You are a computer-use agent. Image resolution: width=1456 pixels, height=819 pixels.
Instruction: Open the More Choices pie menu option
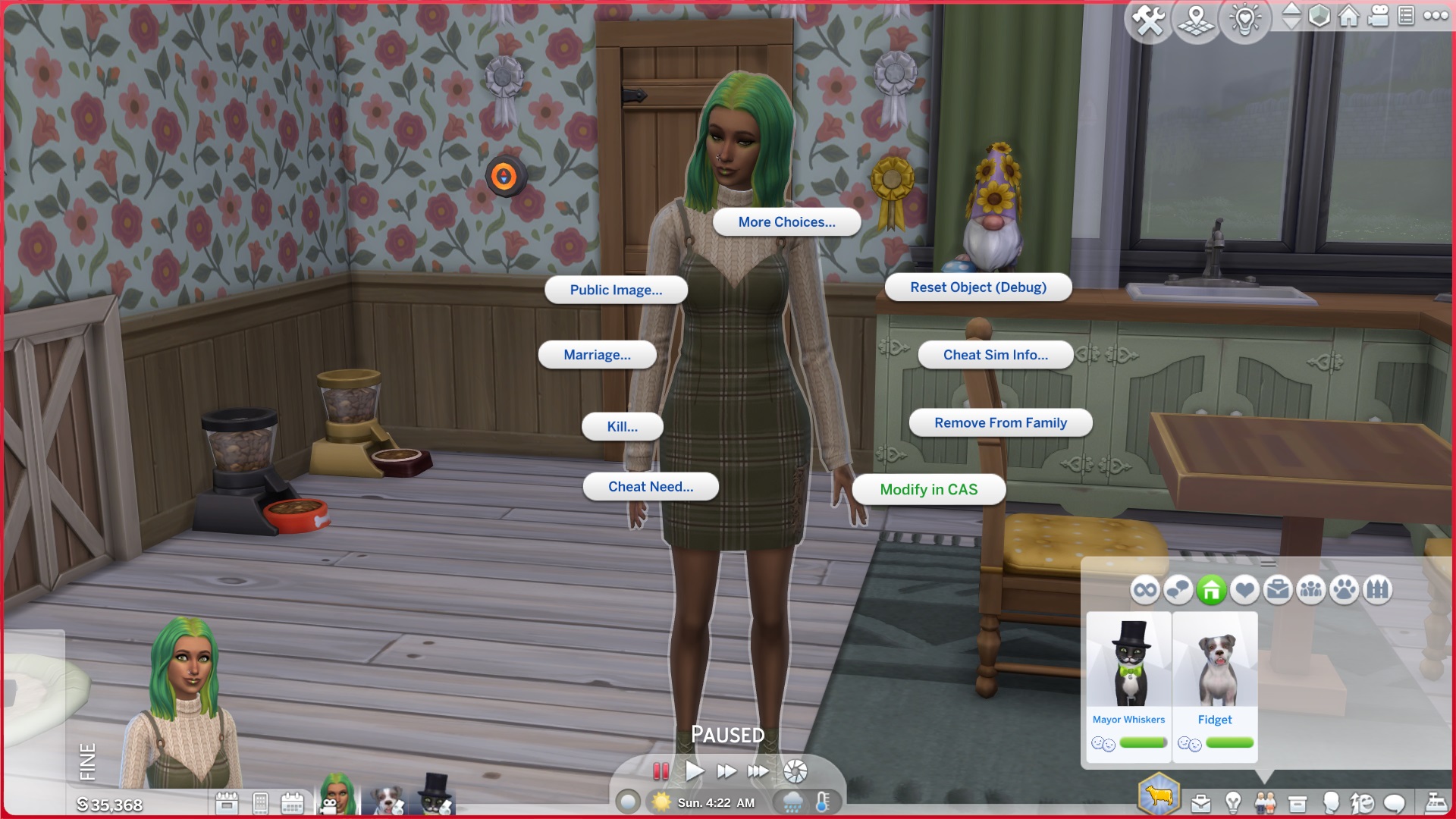786,221
